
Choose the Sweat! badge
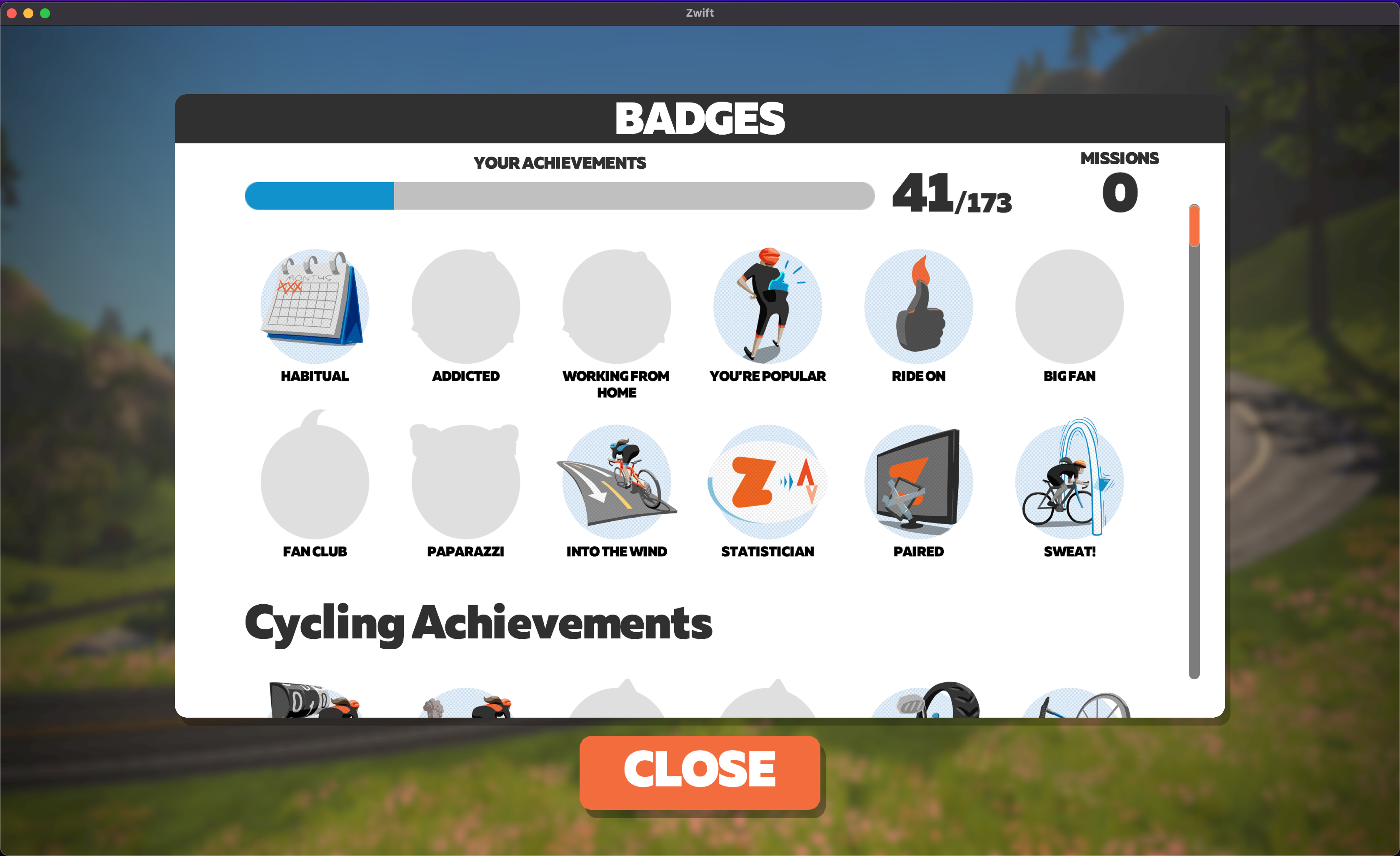pyautogui.click(x=1069, y=482)
